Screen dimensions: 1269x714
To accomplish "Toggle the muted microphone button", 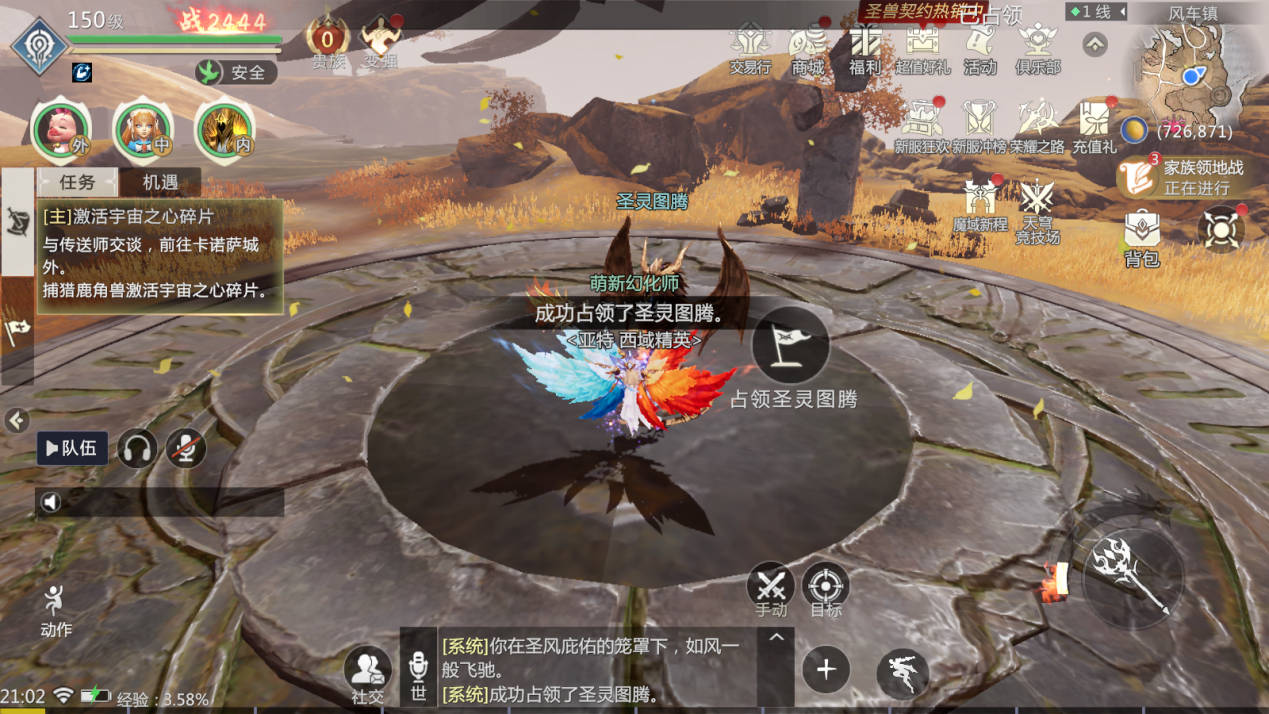I will (185, 448).
